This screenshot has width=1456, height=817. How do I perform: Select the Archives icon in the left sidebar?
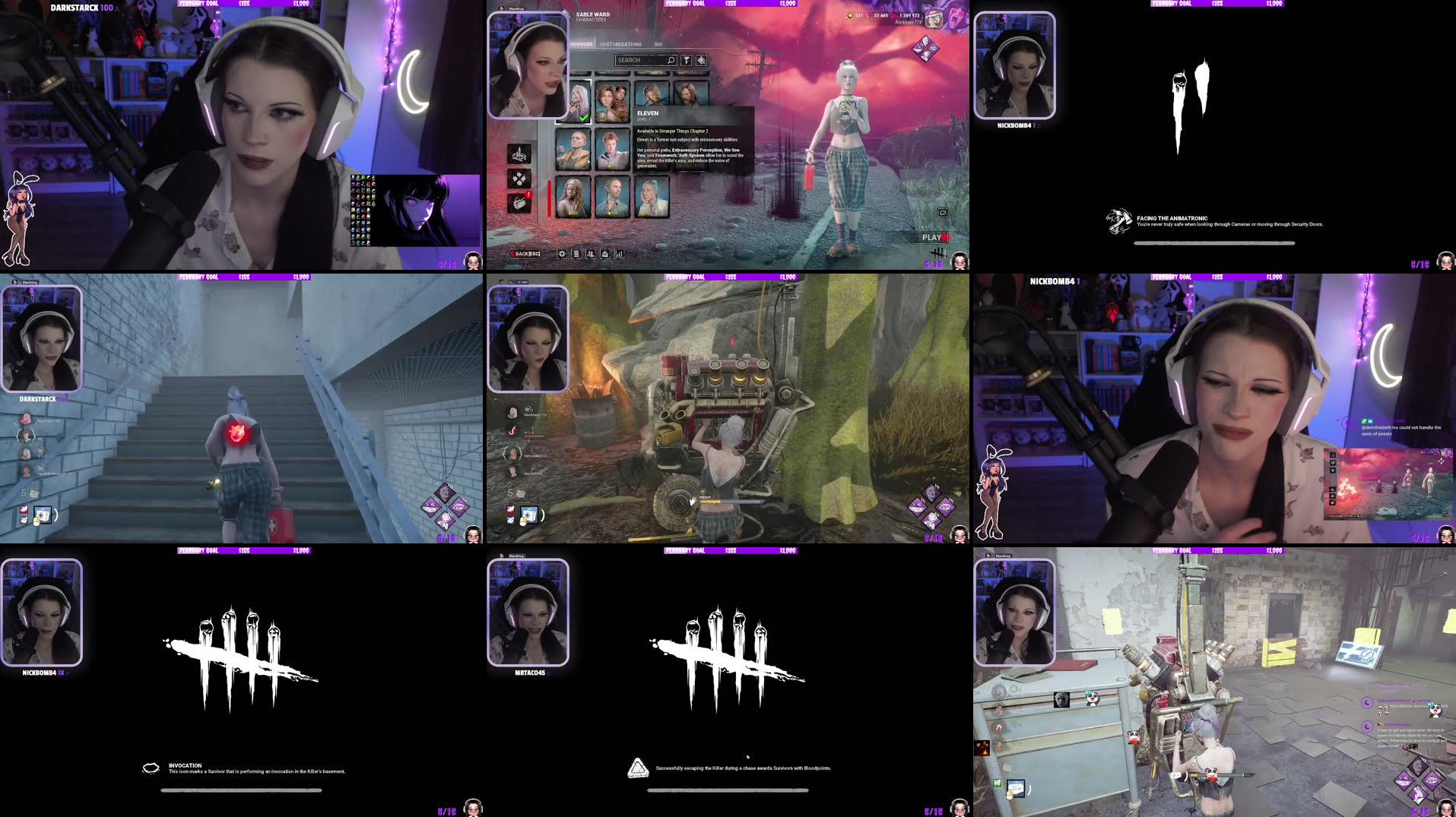coord(520,154)
